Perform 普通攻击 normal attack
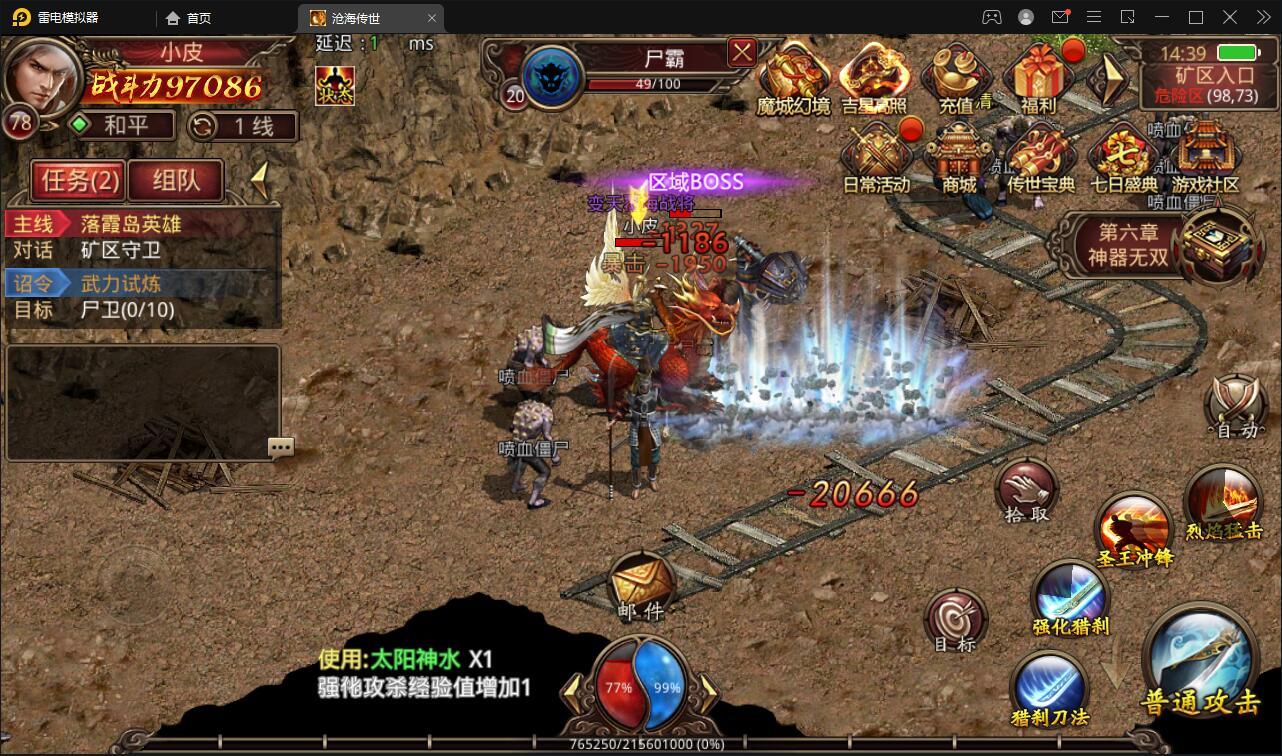Image resolution: width=1282 pixels, height=756 pixels. coord(1200,660)
